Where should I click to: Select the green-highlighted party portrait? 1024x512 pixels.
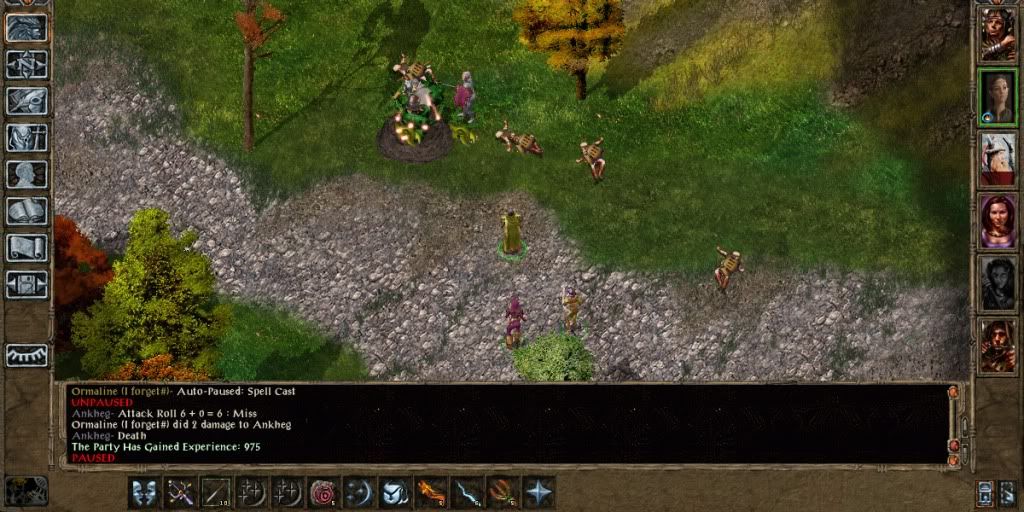tap(997, 96)
